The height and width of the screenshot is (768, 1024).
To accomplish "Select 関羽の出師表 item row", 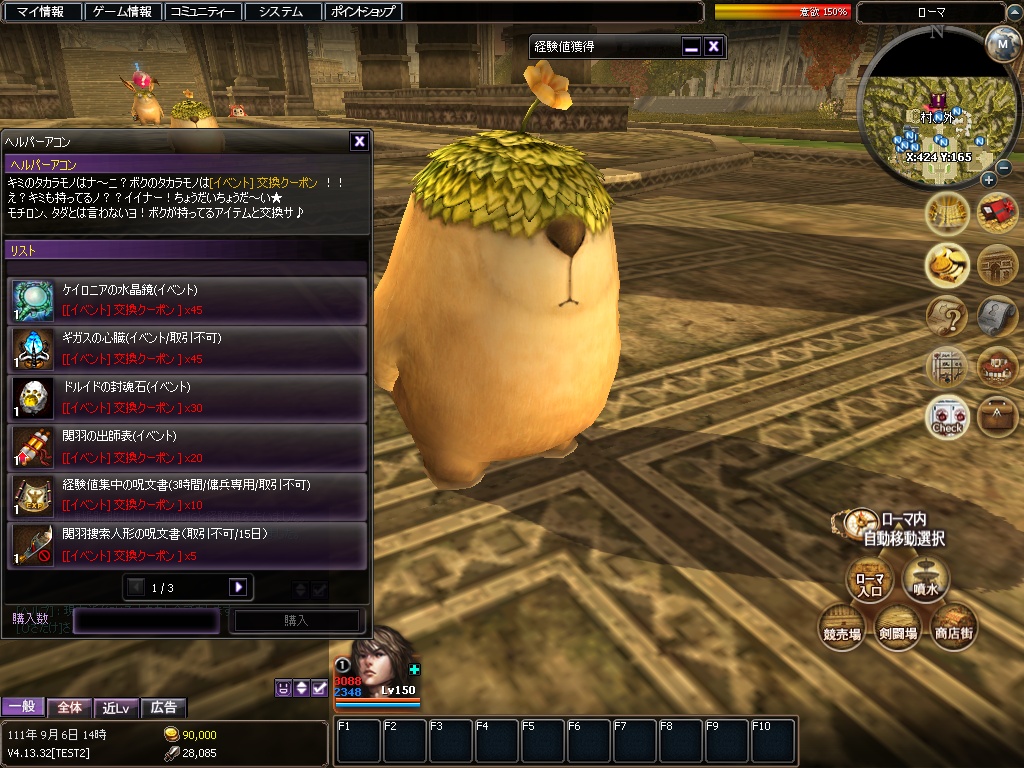I will point(187,446).
